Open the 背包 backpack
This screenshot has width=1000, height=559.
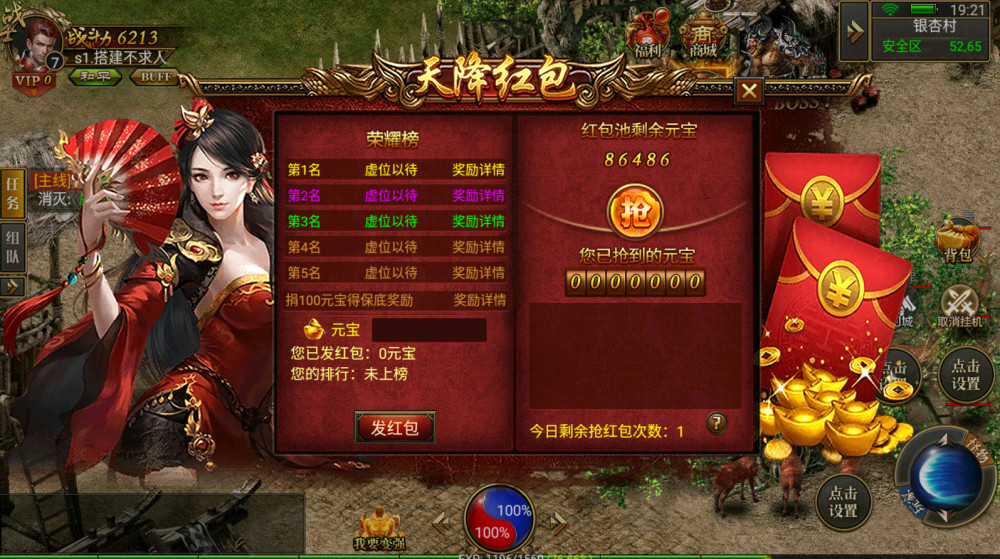coord(957,242)
